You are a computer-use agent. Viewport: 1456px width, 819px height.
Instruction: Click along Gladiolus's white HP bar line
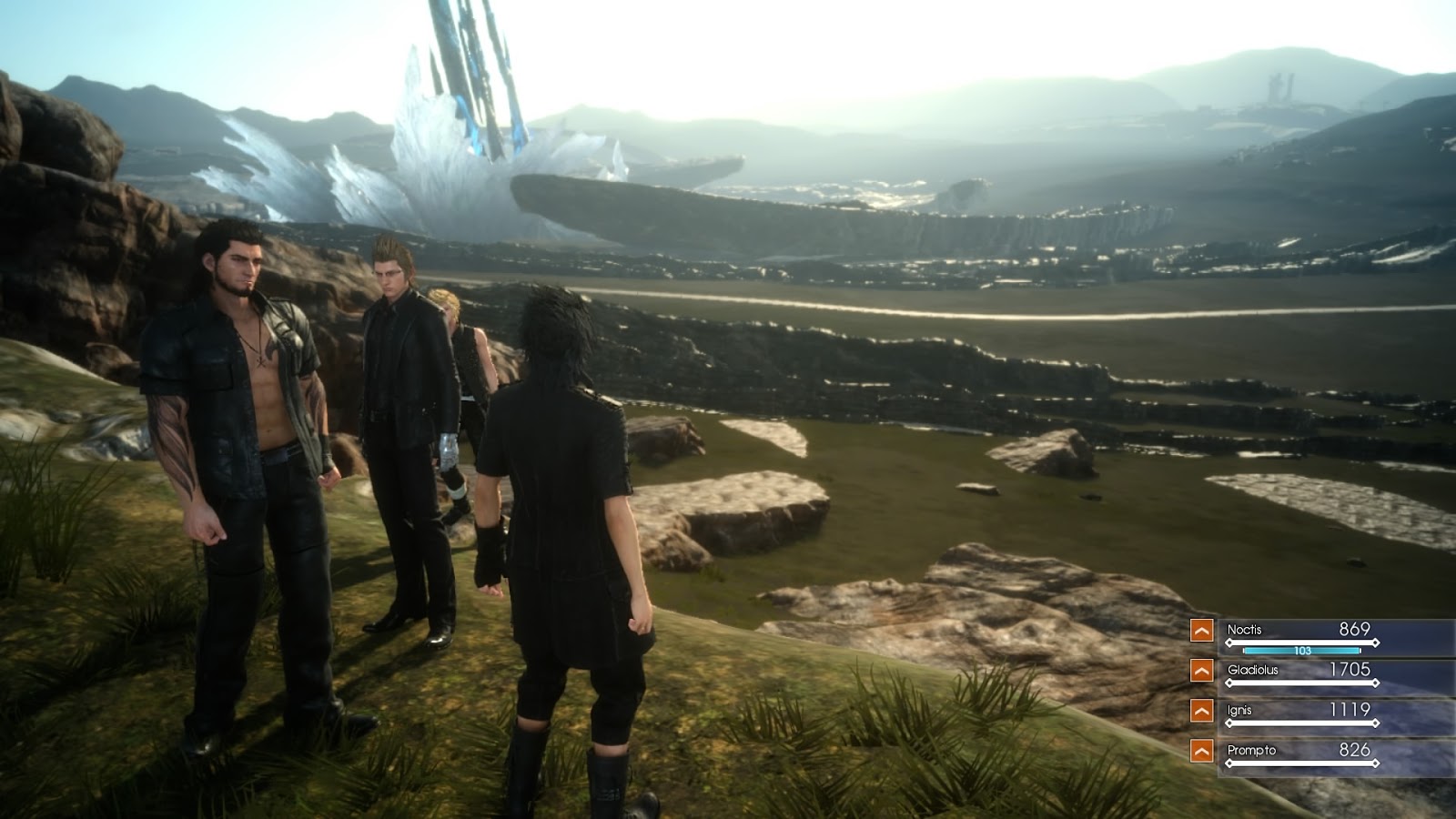click(1303, 682)
